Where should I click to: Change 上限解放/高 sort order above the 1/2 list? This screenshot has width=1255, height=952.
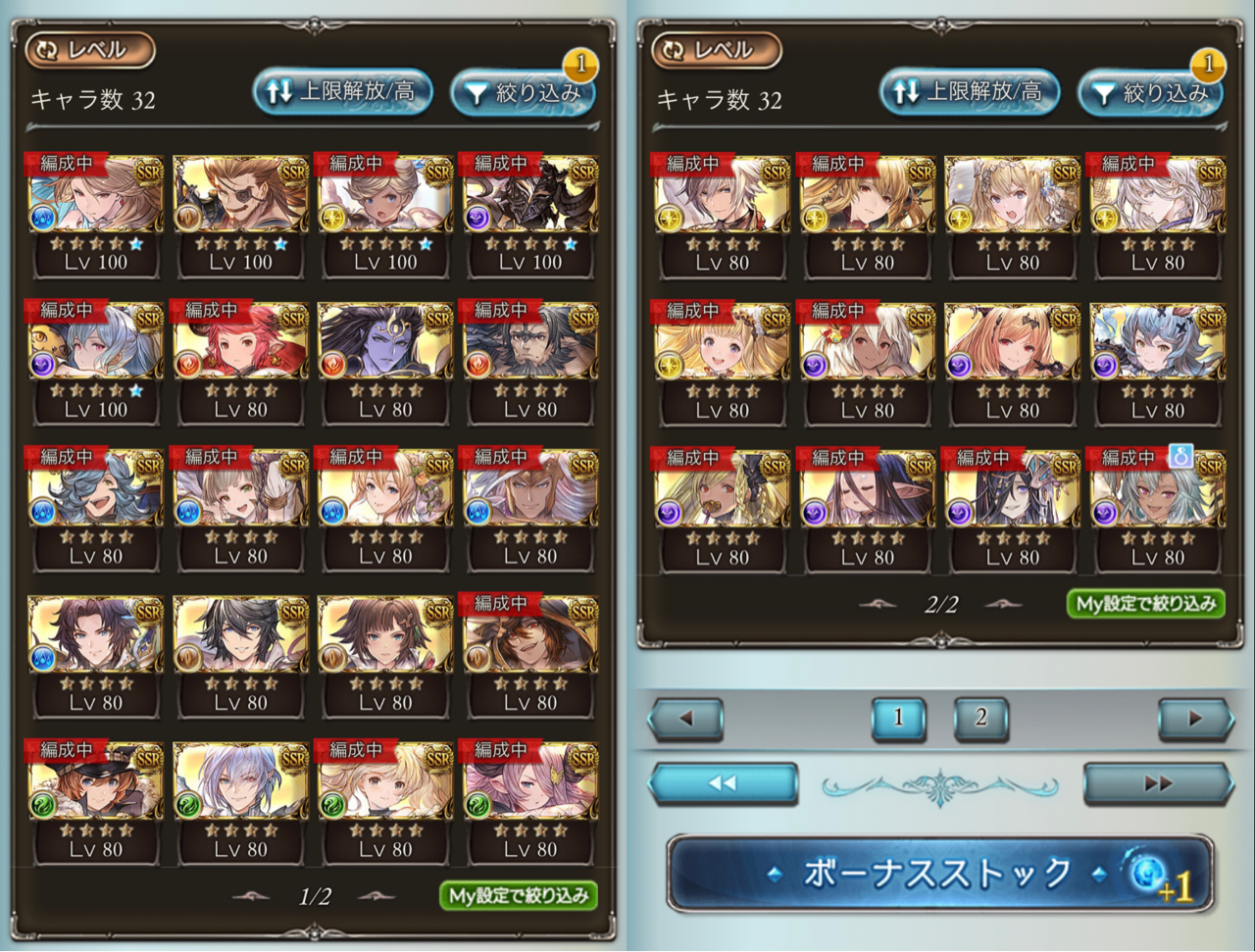coord(343,92)
